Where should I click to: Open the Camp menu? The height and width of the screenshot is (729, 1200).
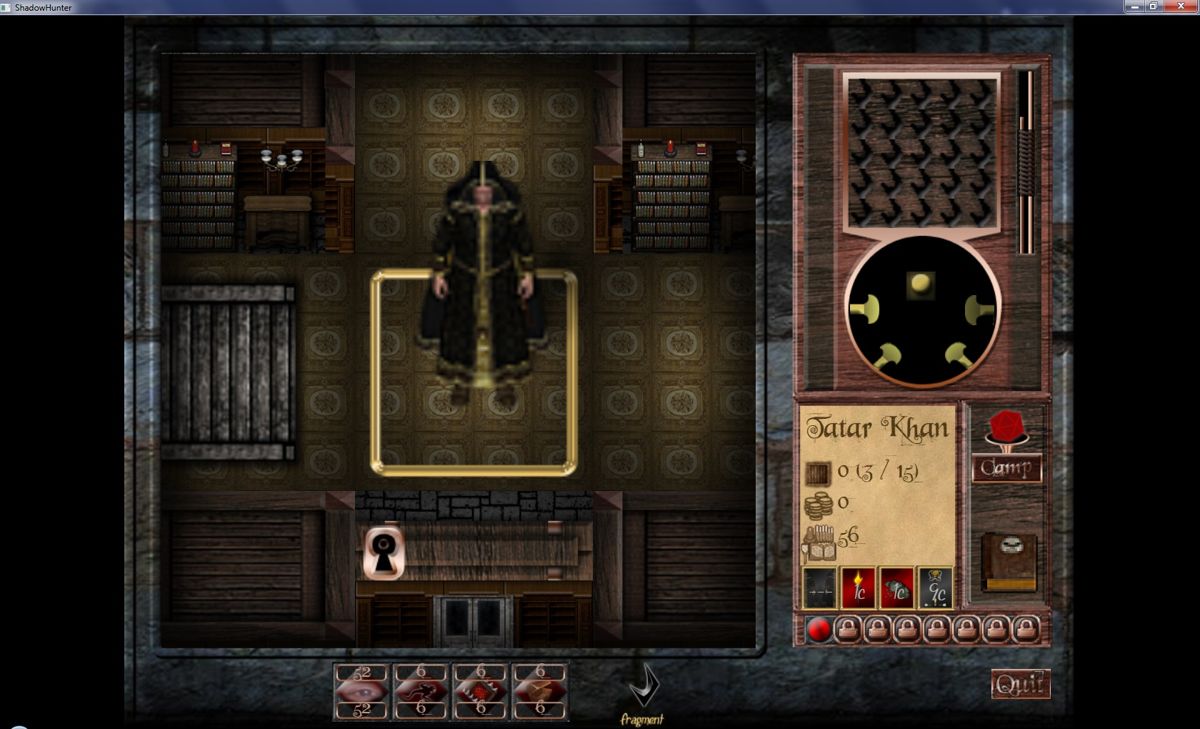pyautogui.click(x=1006, y=468)
